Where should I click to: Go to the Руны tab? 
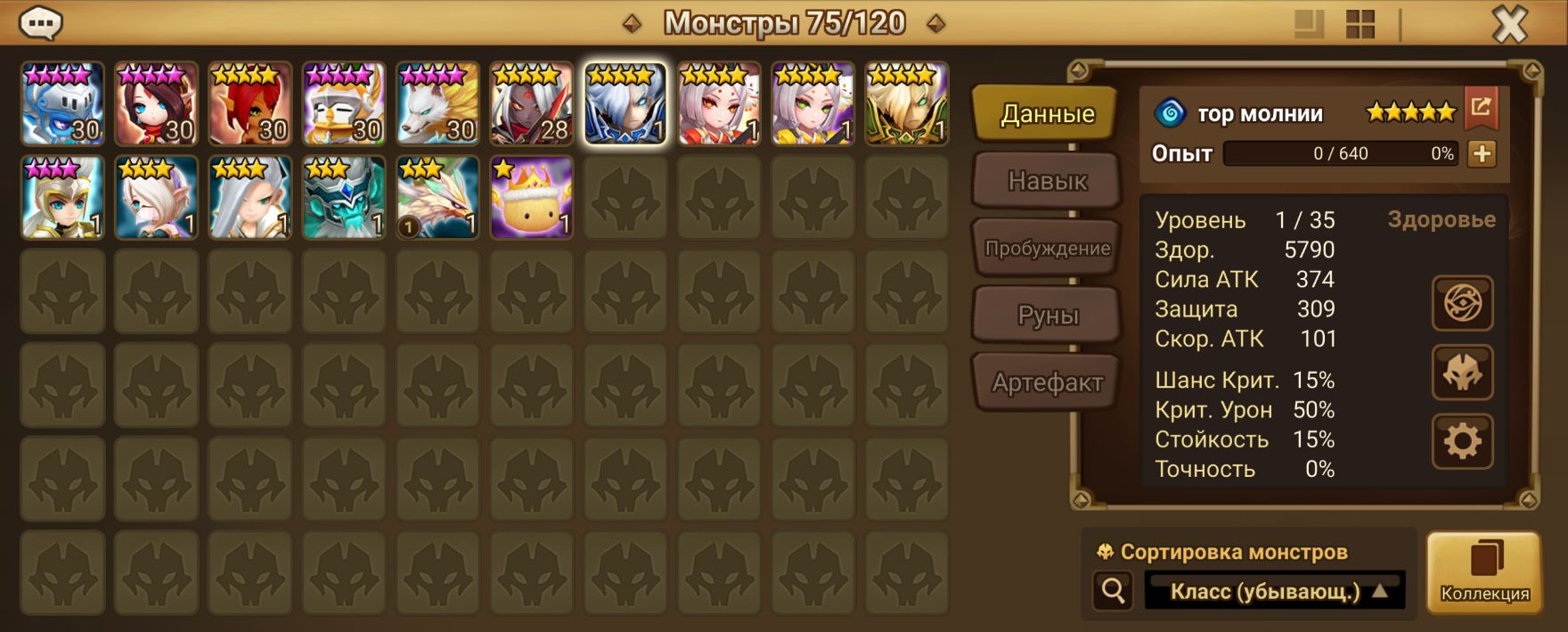(1047, 316)
